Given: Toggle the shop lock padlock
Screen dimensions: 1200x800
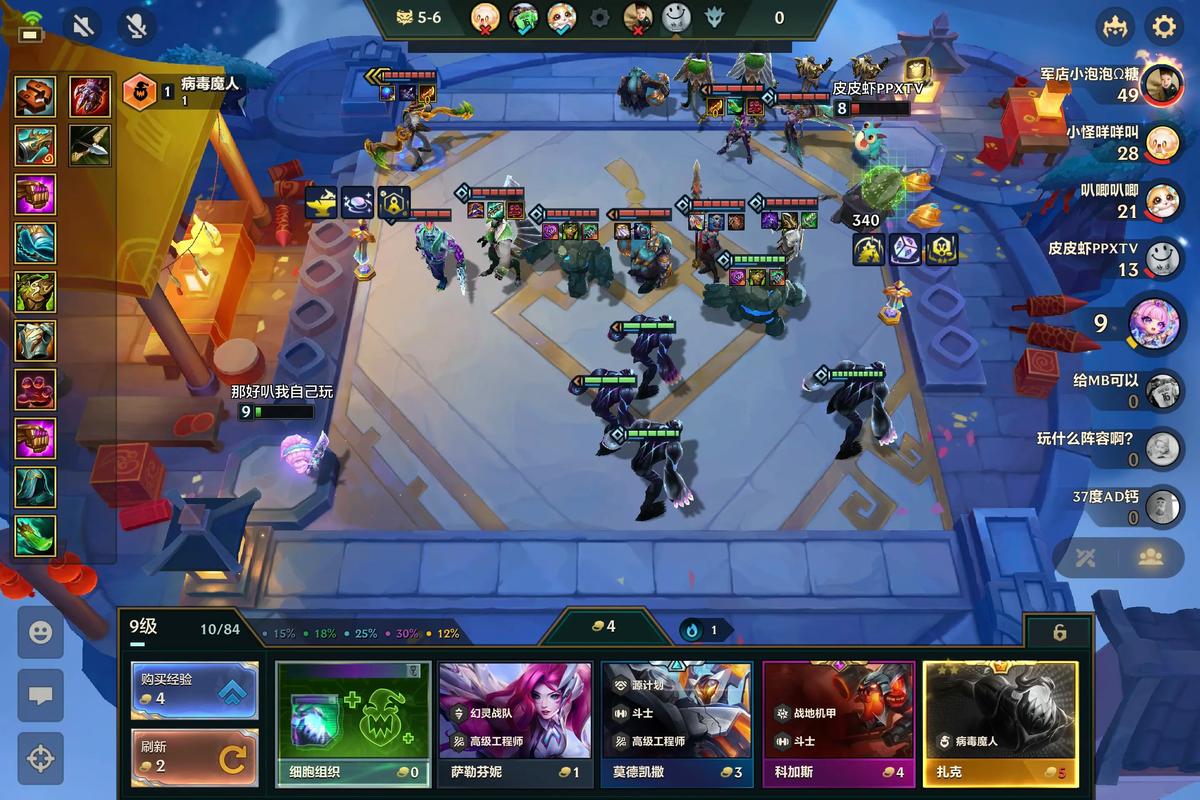Looking at the screenshot, I should pyautogui.click(x=1059, y=632).
